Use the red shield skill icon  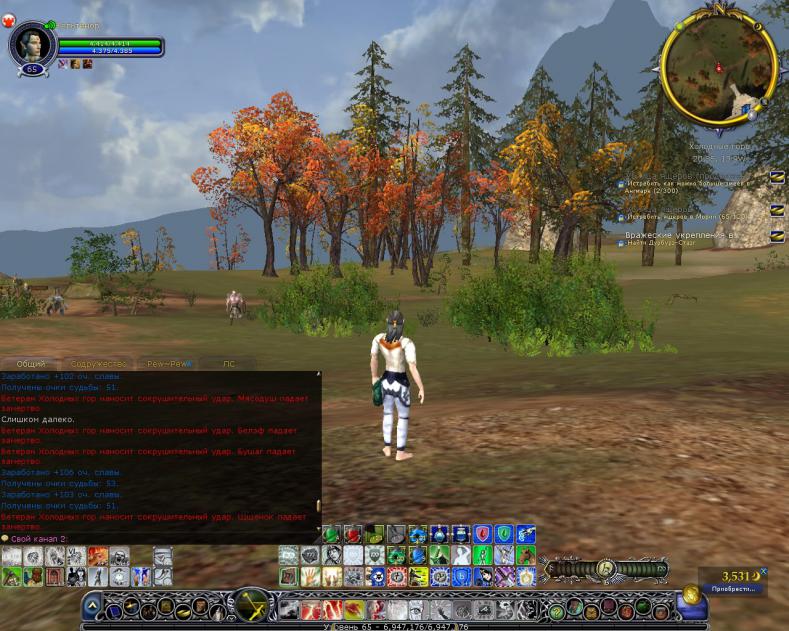click(x=482, y=534)
